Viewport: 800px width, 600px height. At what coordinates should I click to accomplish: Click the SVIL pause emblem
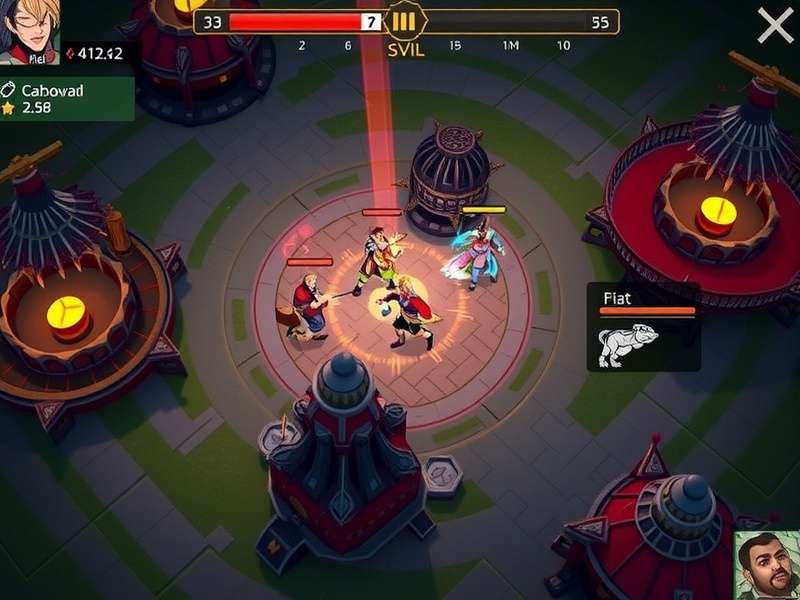(x=404, y=22)
